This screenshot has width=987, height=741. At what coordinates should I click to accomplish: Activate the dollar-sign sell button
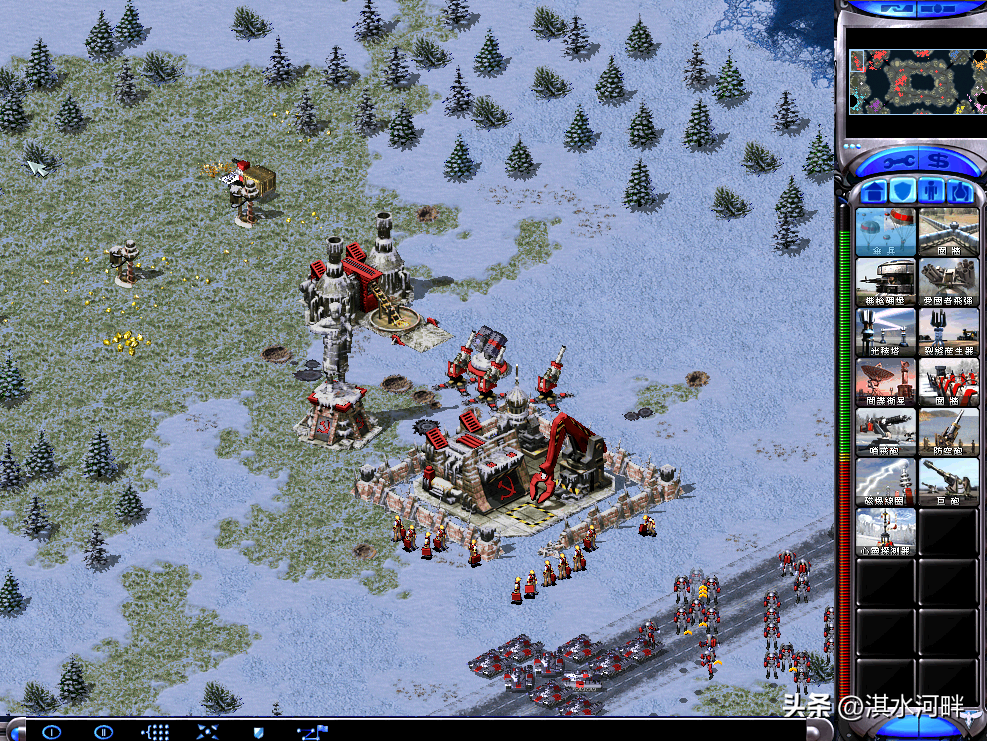point(937,161)
